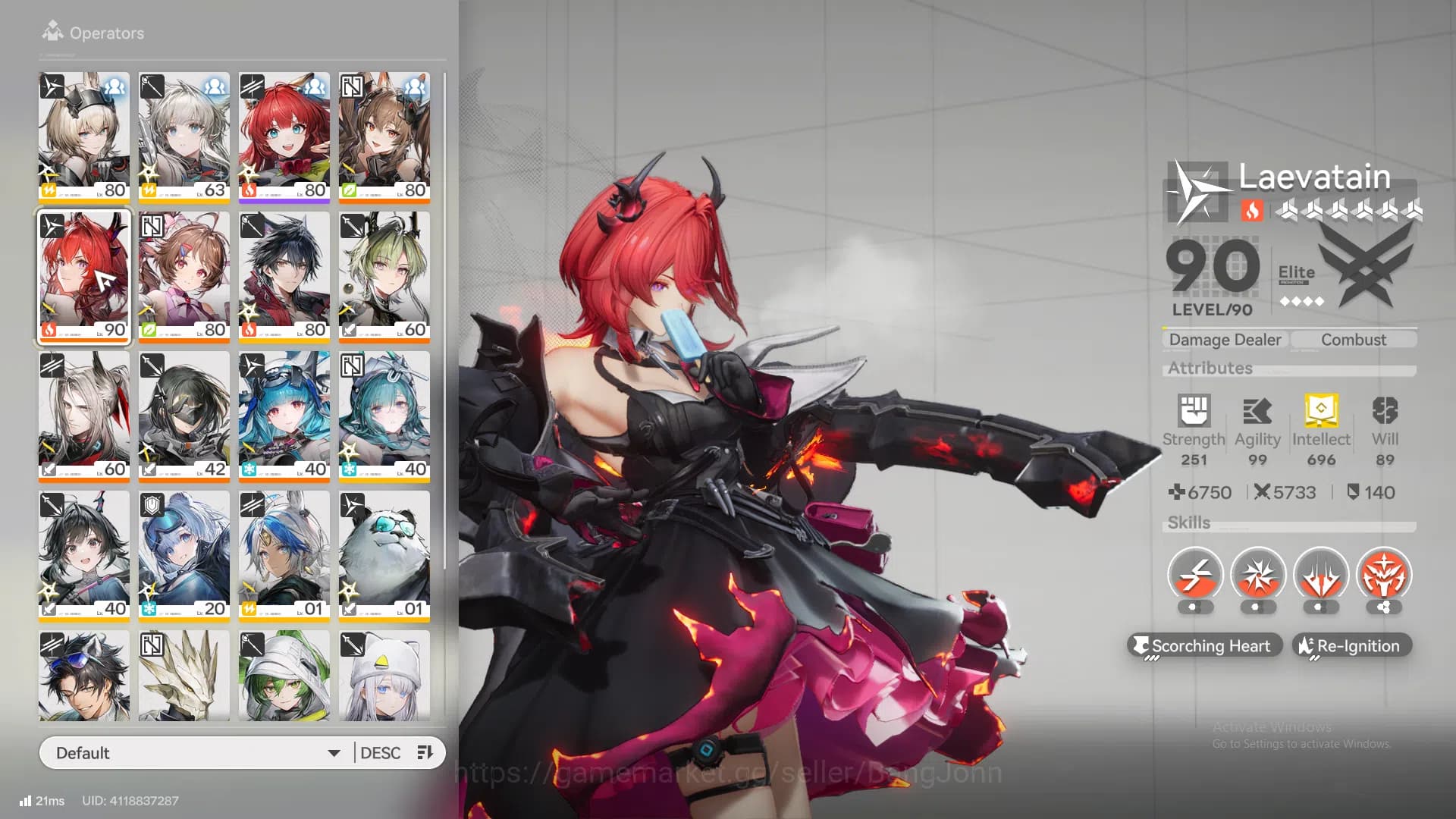
Task: Click Laevatain's fire element icon
Action: [x=1253, y=212]
